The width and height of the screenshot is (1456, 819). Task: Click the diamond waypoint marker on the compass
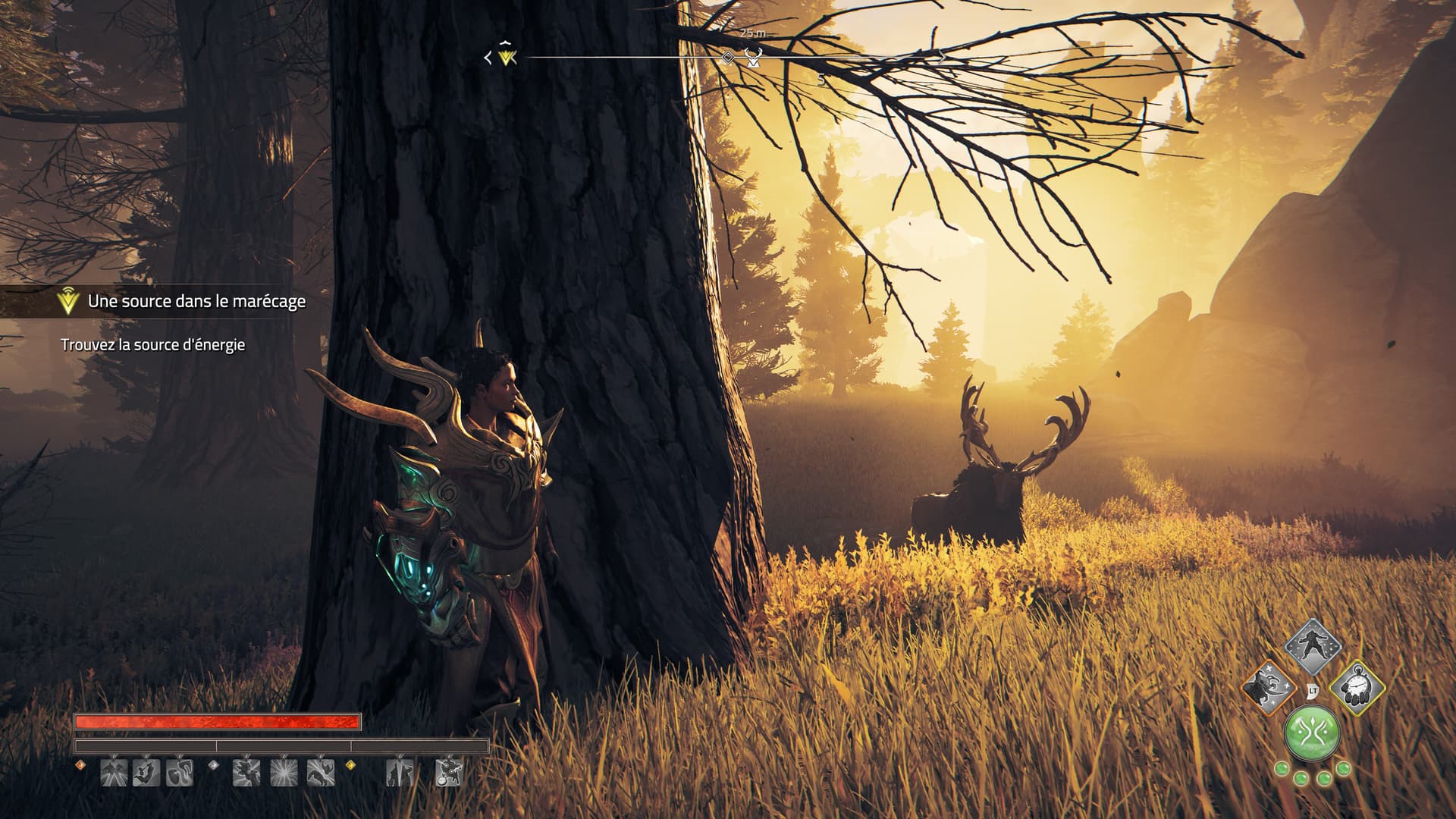(x=727, y=58)
